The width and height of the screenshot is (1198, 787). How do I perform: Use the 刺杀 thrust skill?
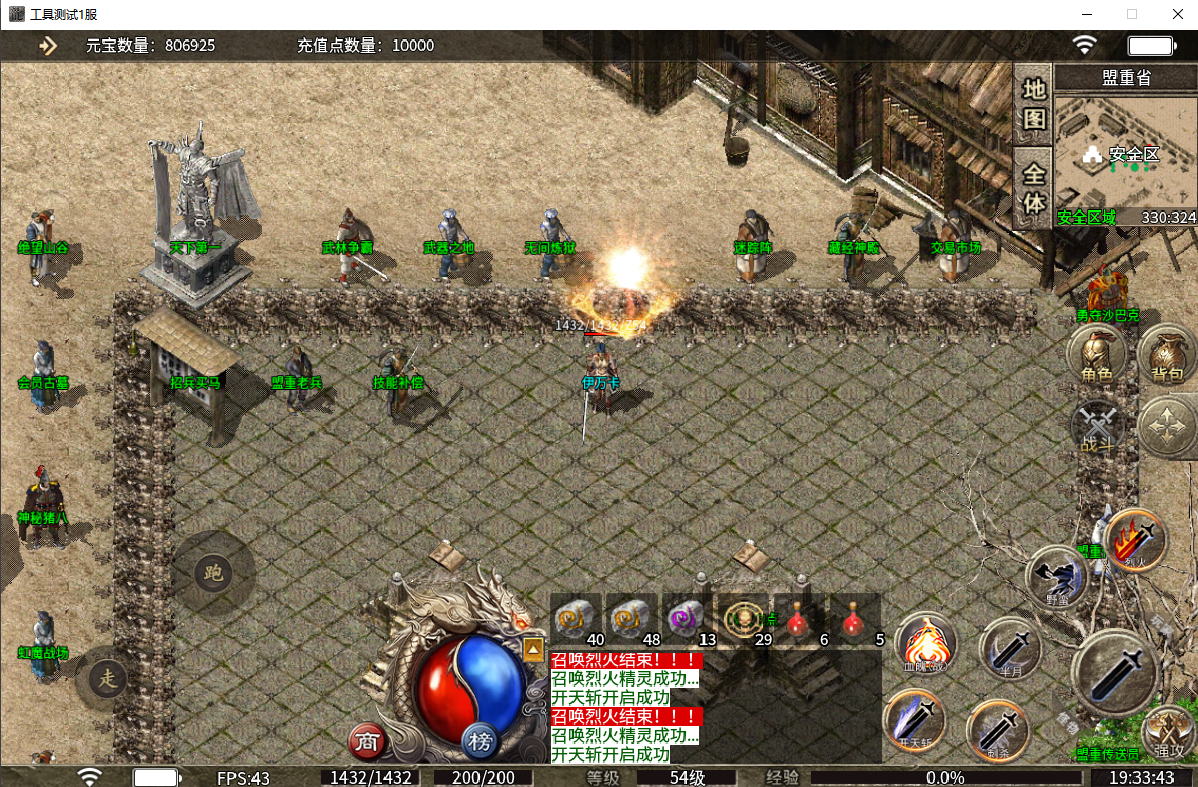click(x=998, y=729)
